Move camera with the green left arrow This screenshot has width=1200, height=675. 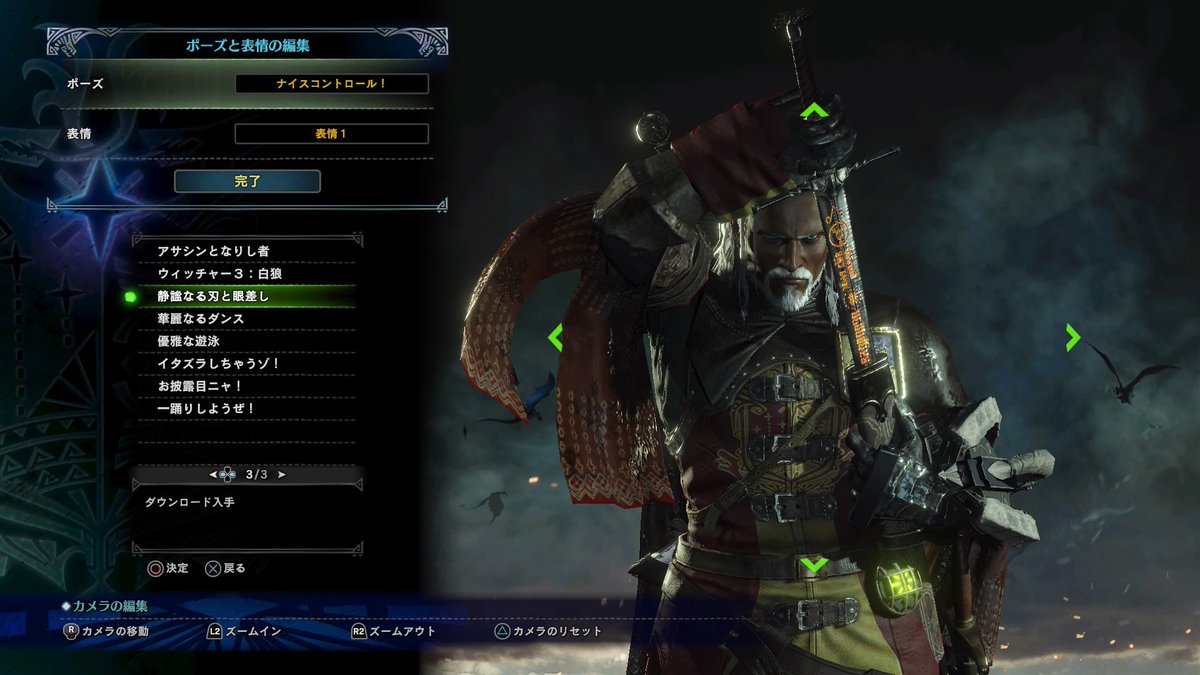556,338
